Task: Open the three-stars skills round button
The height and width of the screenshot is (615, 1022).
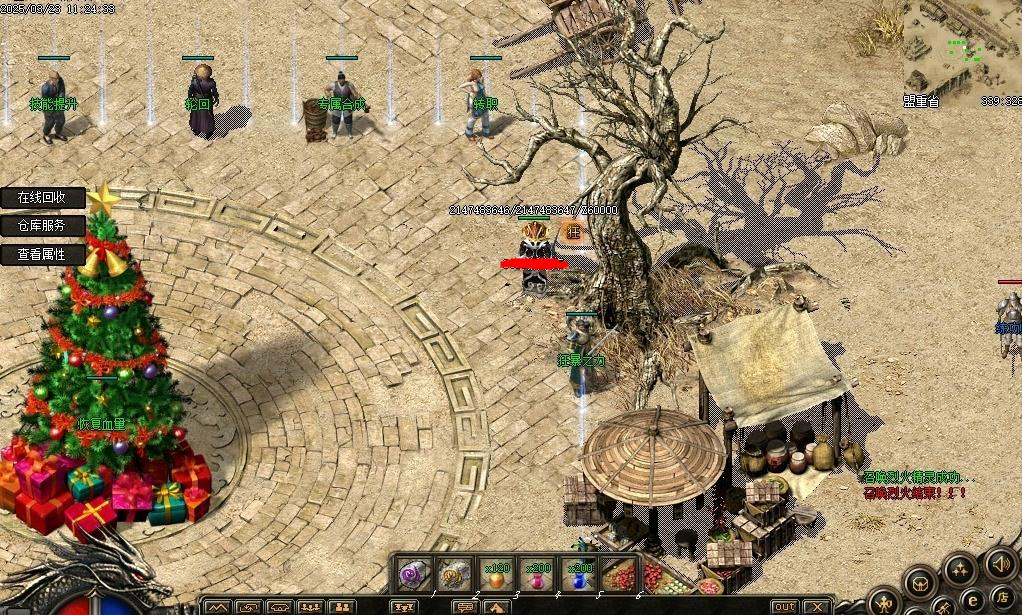Action: [960, 569]
